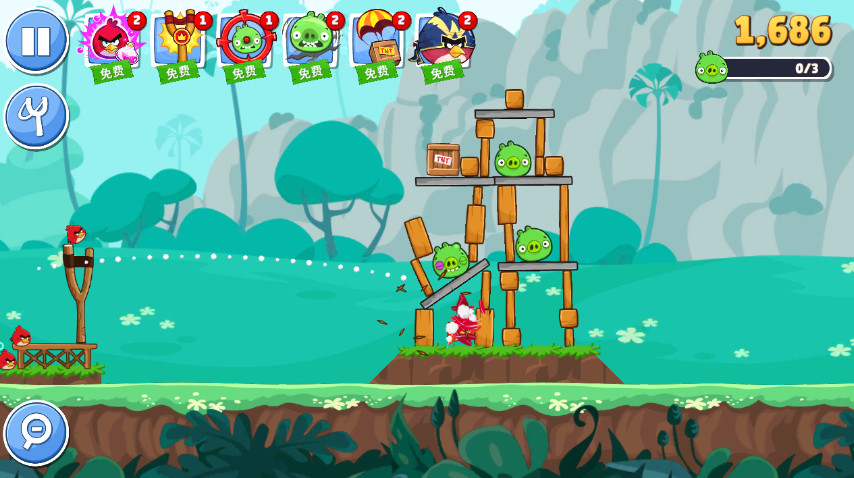Use the King Sling golden slingshot power-up
854x478 pixels.
coord(178,44)
